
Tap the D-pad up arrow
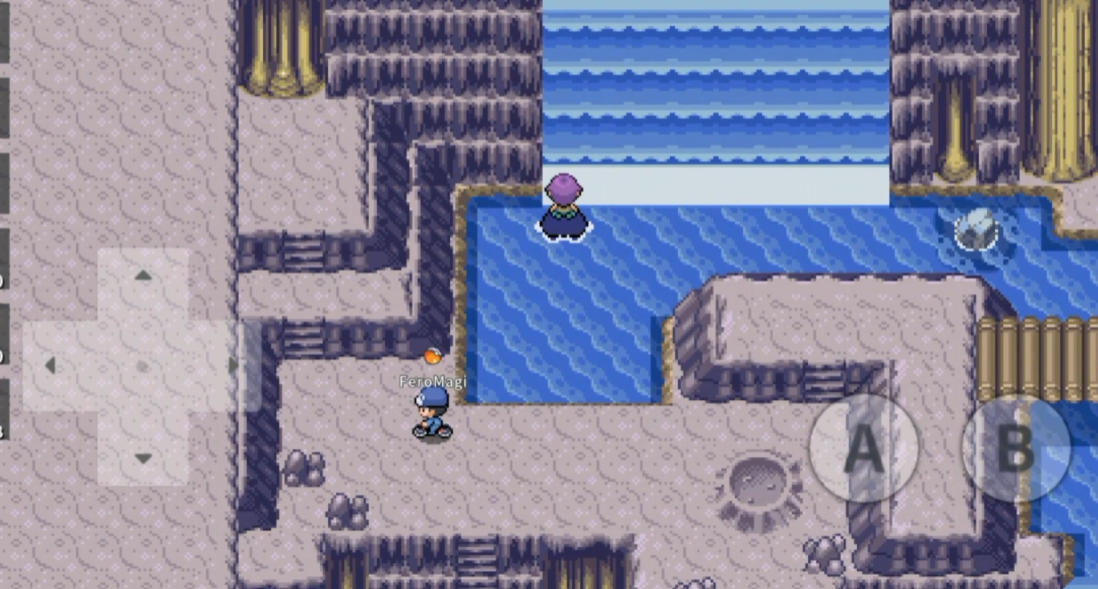click(x=143, y=277)
